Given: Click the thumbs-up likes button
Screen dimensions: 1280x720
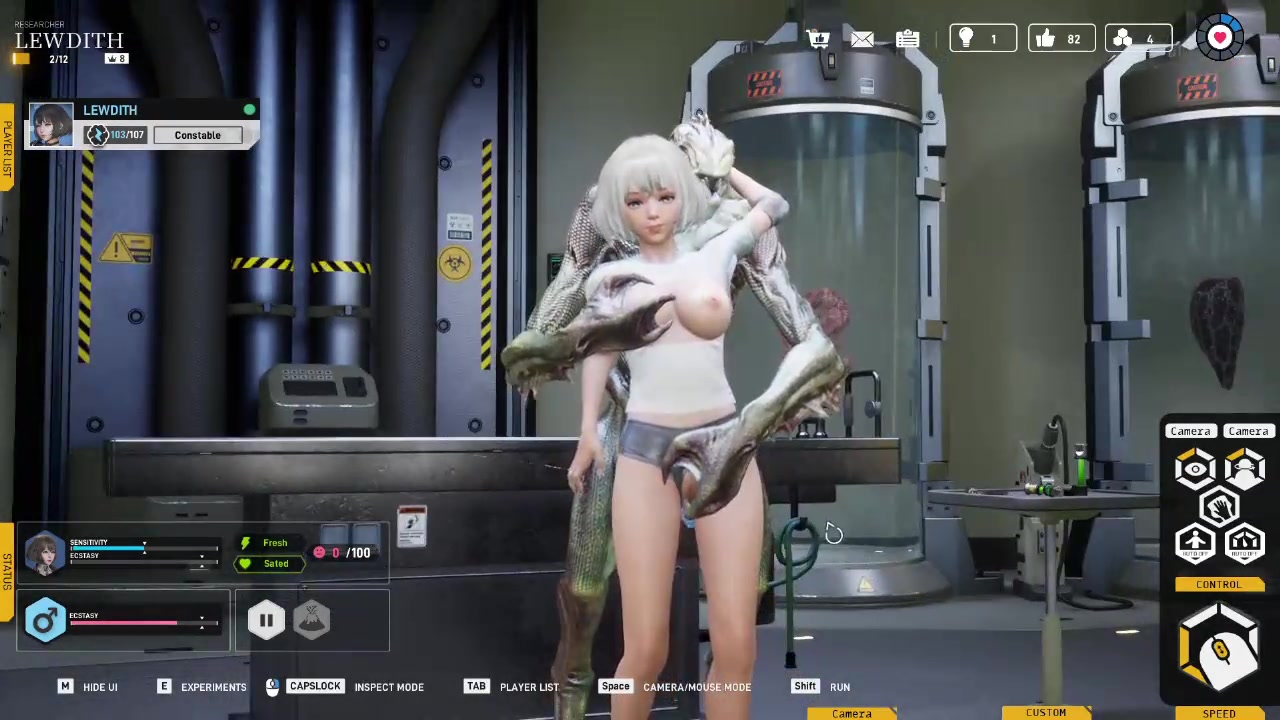Looking at the screenshot, I should point(1060,39).
